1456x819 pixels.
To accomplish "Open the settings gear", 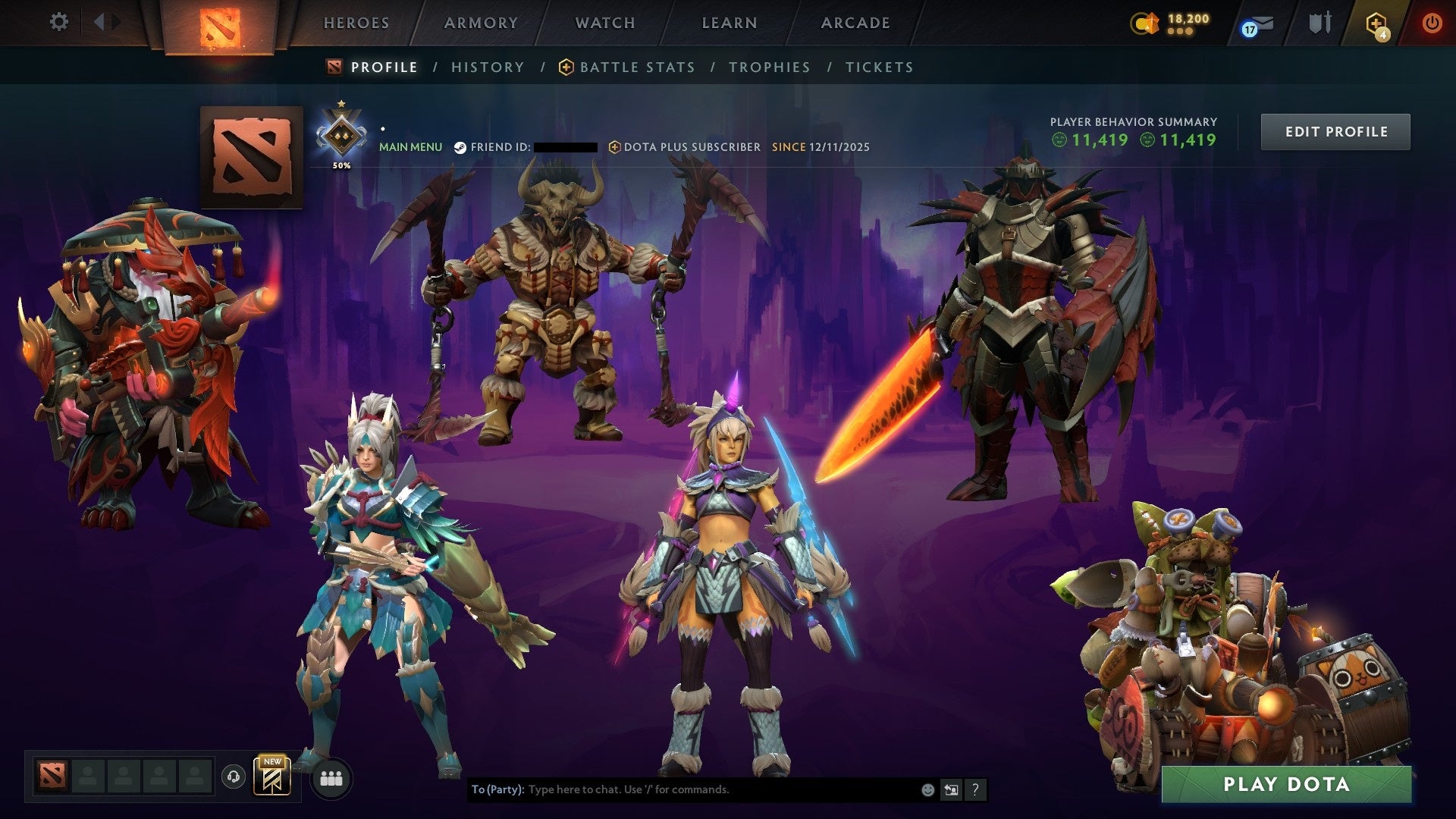I will (59, 22).
